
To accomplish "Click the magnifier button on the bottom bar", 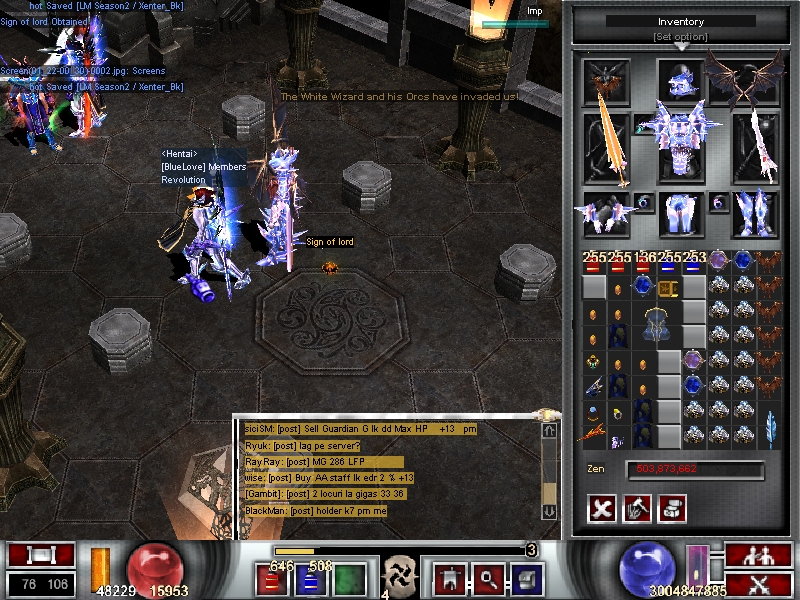I will tap(488, 578).
